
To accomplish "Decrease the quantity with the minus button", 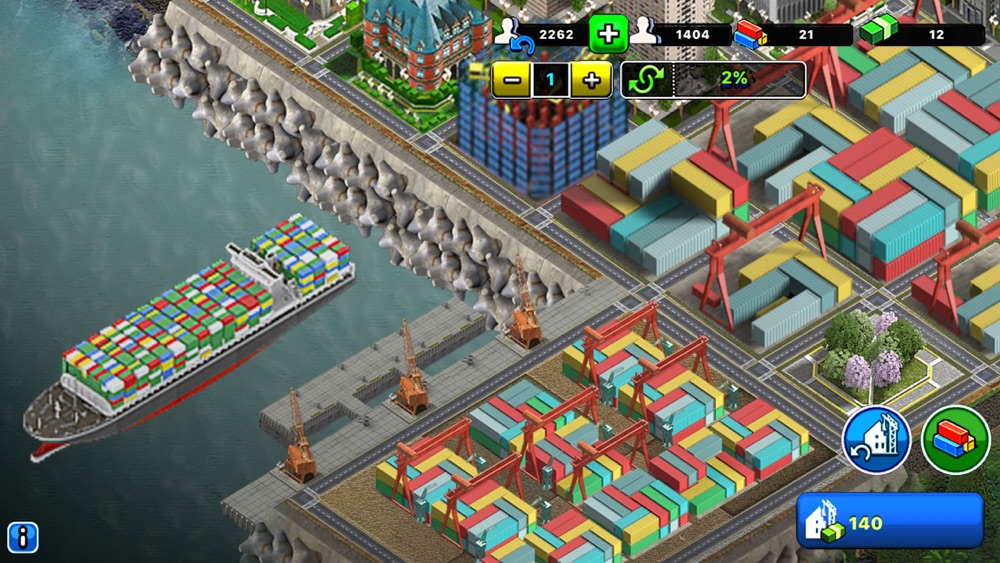I will point(511,80).
